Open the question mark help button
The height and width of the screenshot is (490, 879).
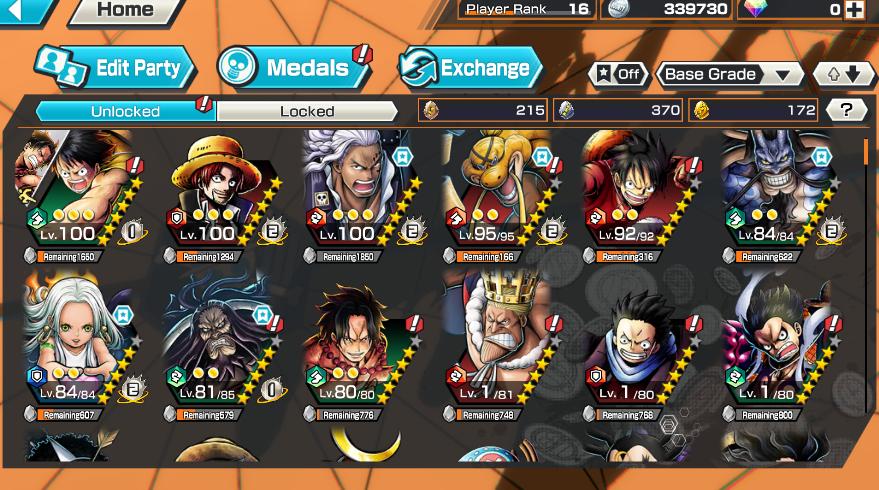pyautogui.click(x=847, y=110)
